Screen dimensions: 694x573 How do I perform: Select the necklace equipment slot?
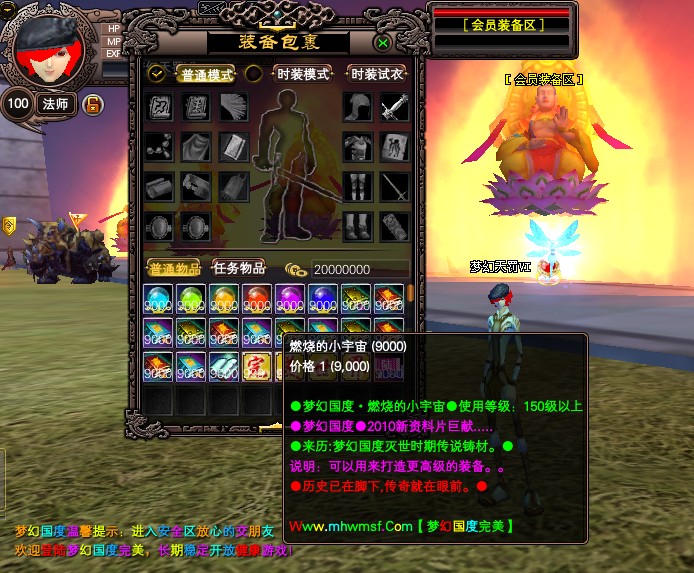coord(159,147)
